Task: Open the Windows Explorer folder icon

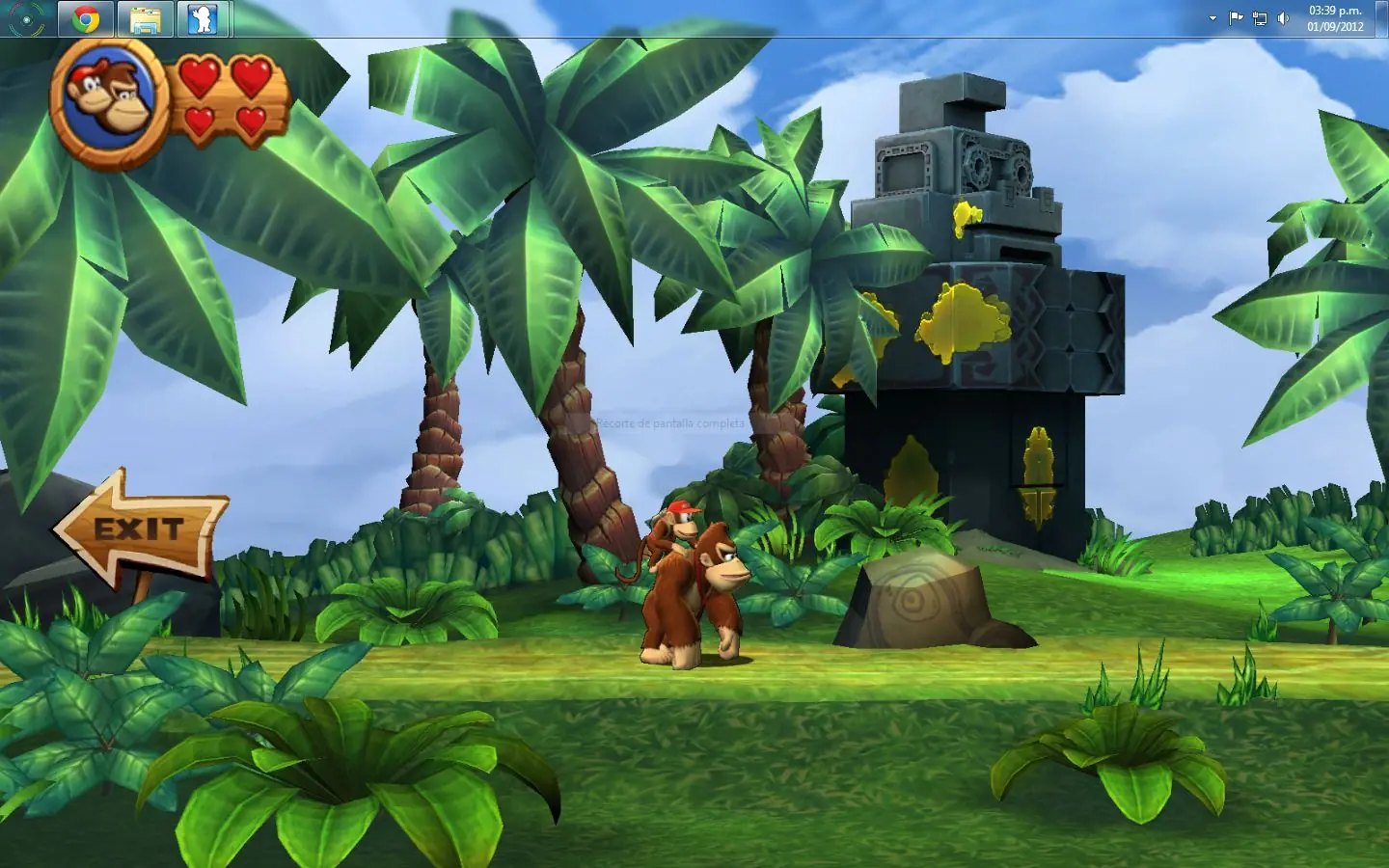Action: (x=145, y=19)
